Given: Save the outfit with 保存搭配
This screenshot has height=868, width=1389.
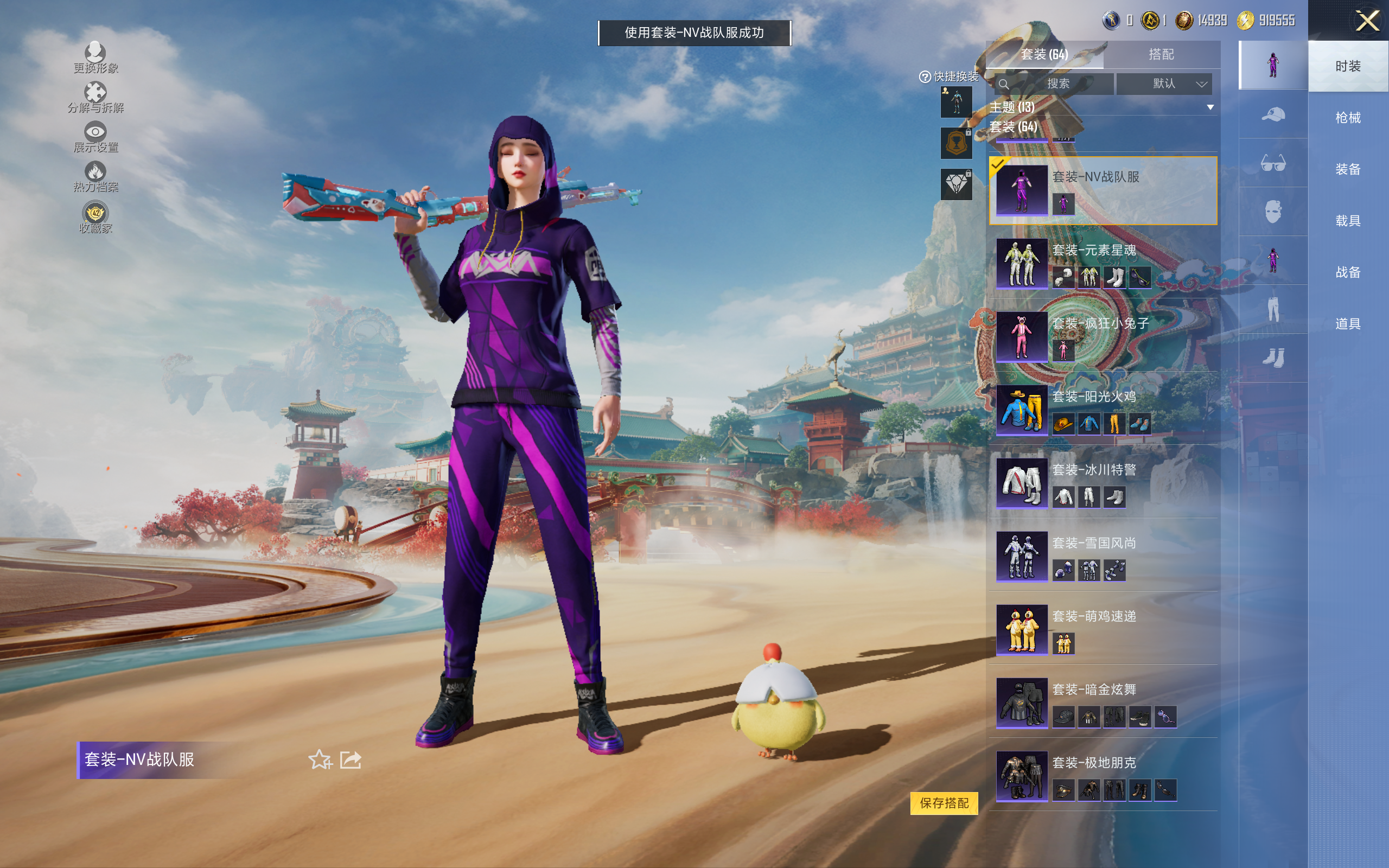Looking at the screenshot, I should pos(944,802).
